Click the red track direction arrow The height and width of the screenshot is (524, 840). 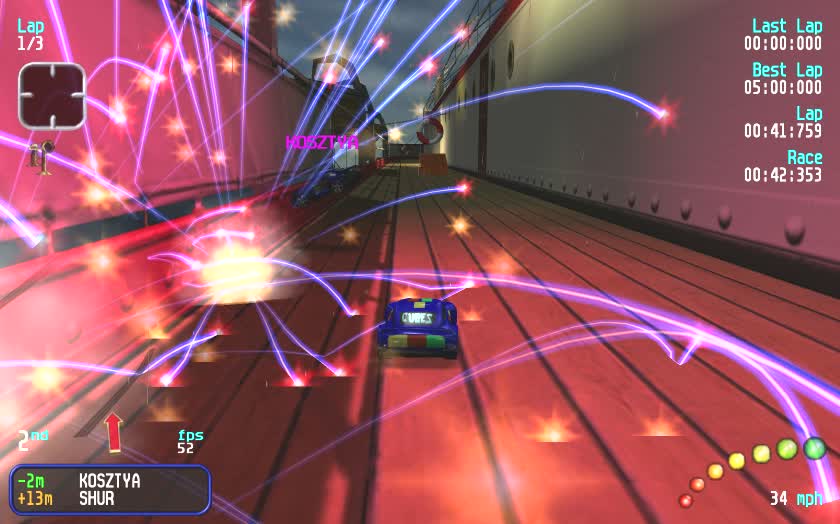pyautogui.click(x=113, y=431)
